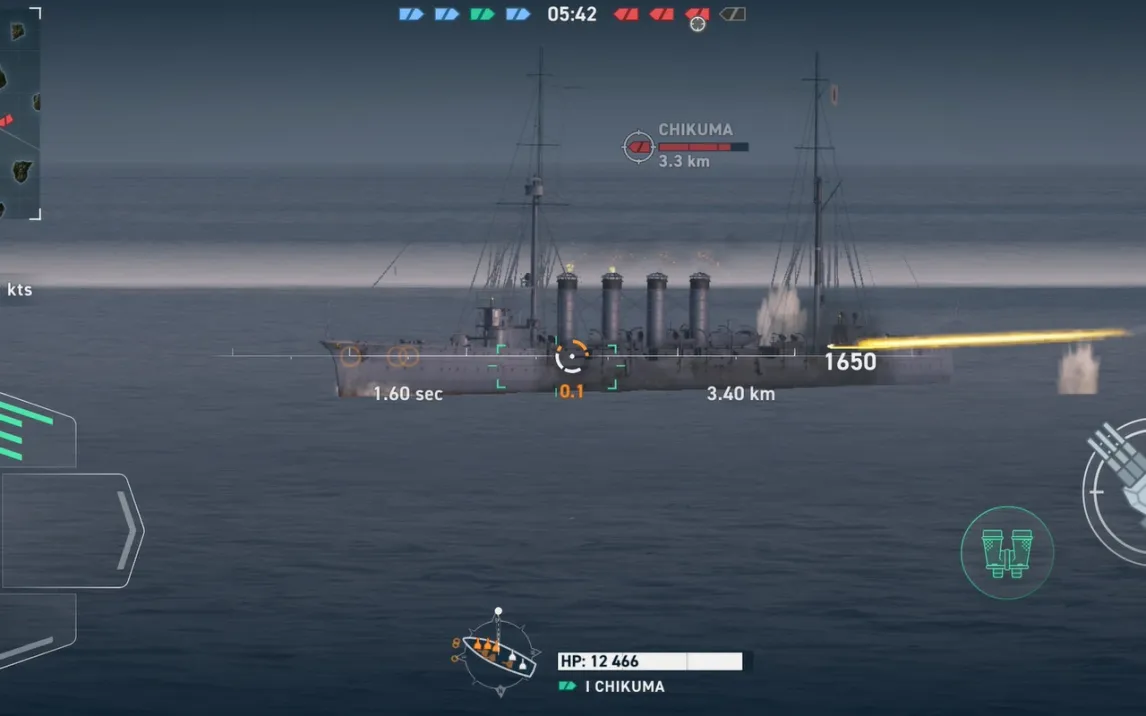Select the enemy Chikuma target marker
This screenshot has width=1146, height=716.
[x=639, y=147]
